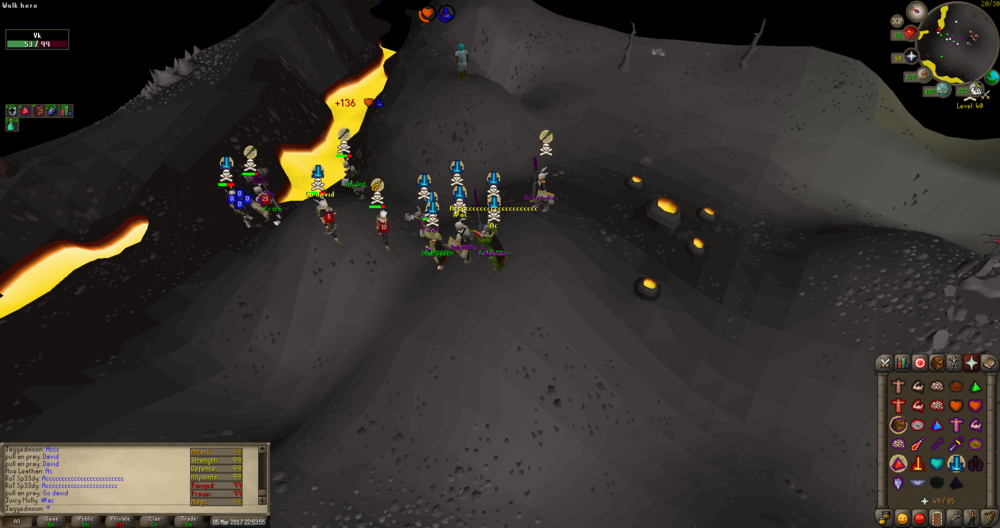1000x528 pixels.
Task: Toggle the XP drops button
Action: [x=897, y=19]
